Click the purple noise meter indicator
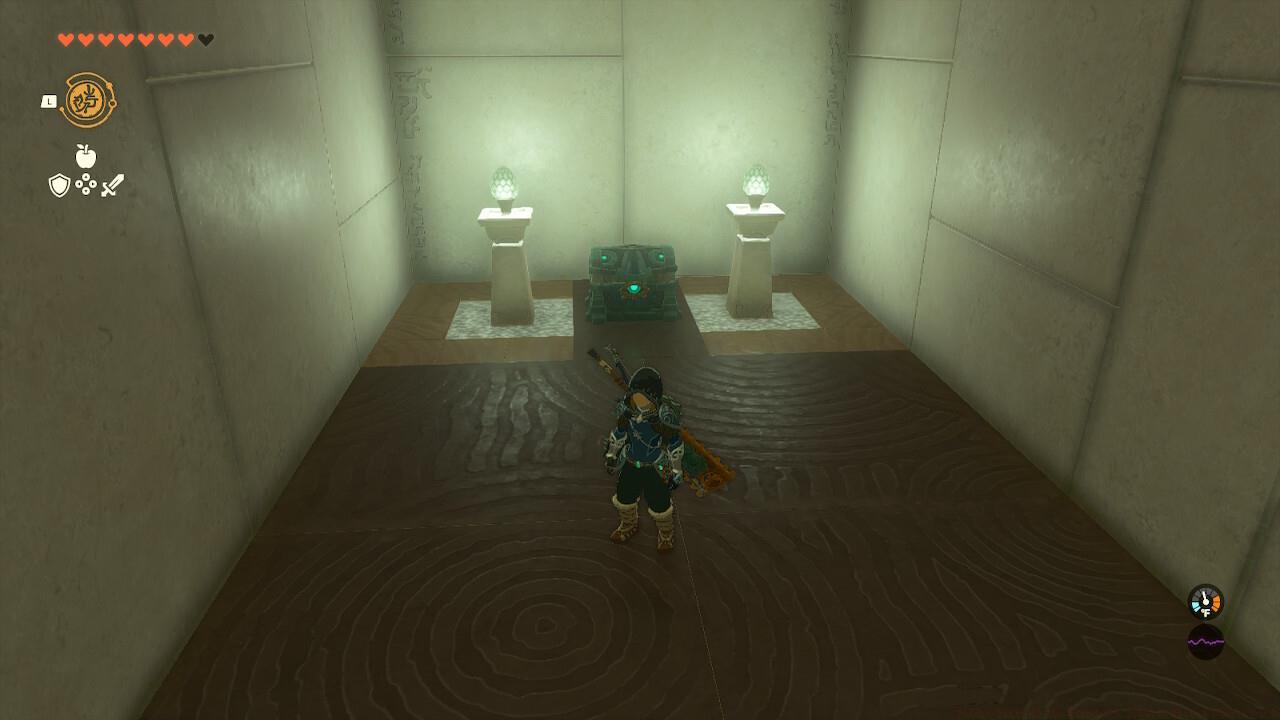The height and width of the screenshot is (720, 1280). point(1206,642)
